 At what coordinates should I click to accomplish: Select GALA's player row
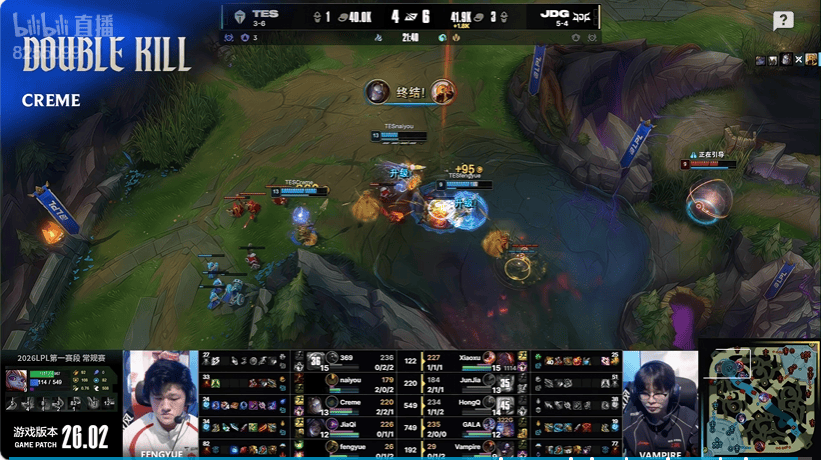click(470, 423)
